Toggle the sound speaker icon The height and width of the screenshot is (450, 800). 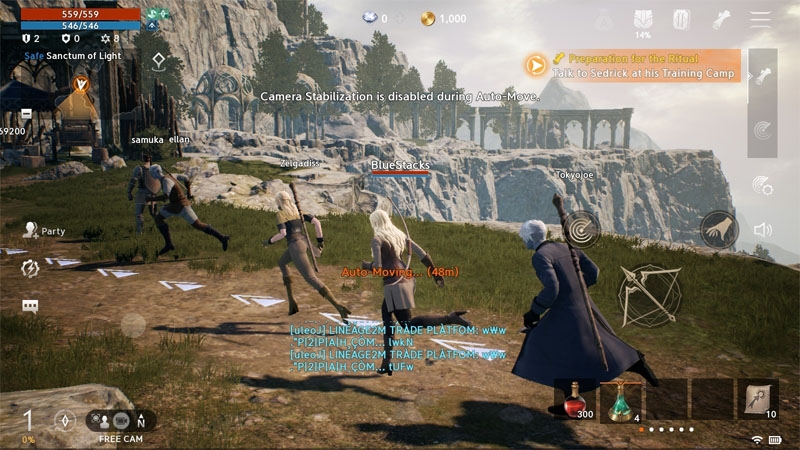(763, 230)
